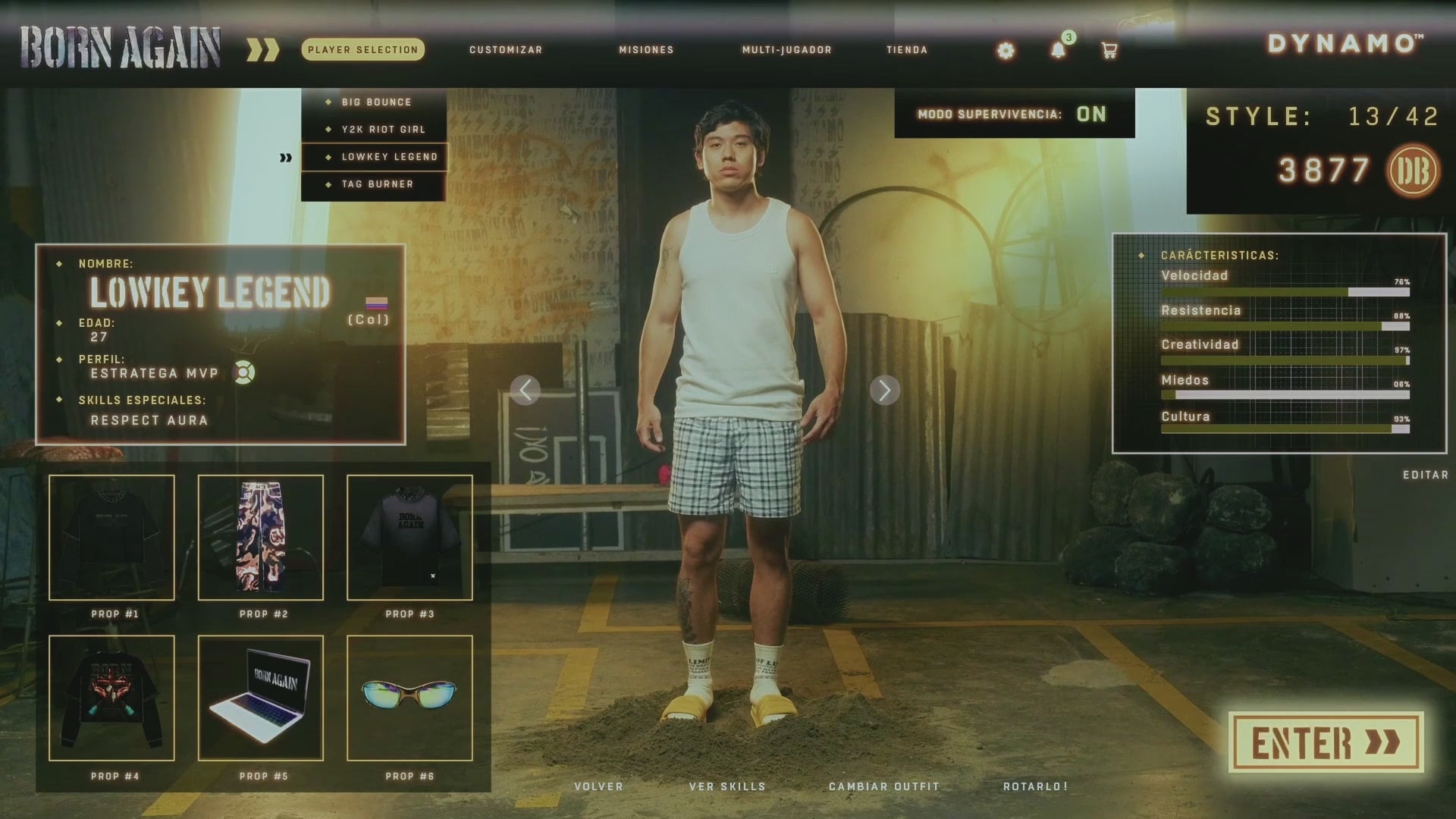This screenshot has width=1456, height=819.
Task: Show the next character with right arrow
Action: click(884, 391)
